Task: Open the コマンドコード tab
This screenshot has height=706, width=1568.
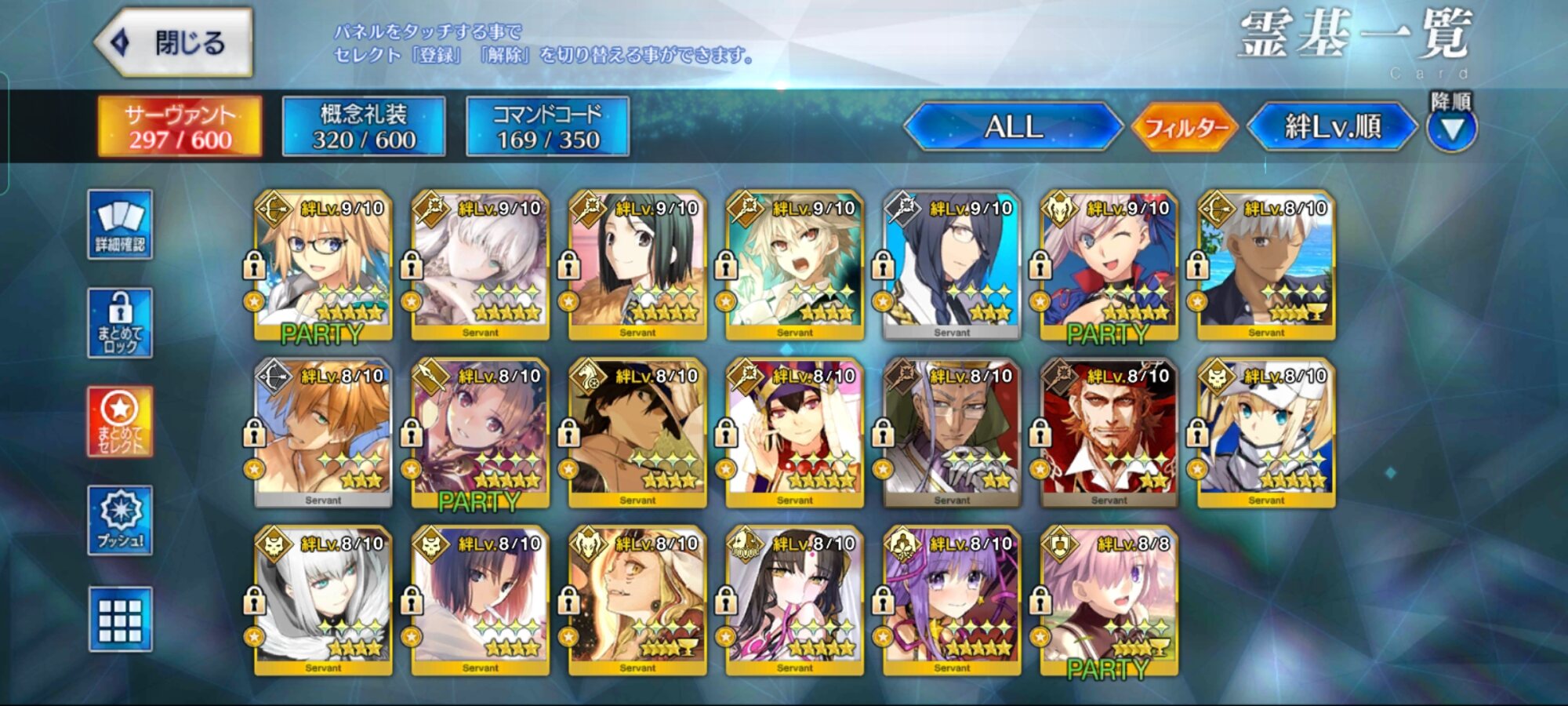Action: [547, 127]
